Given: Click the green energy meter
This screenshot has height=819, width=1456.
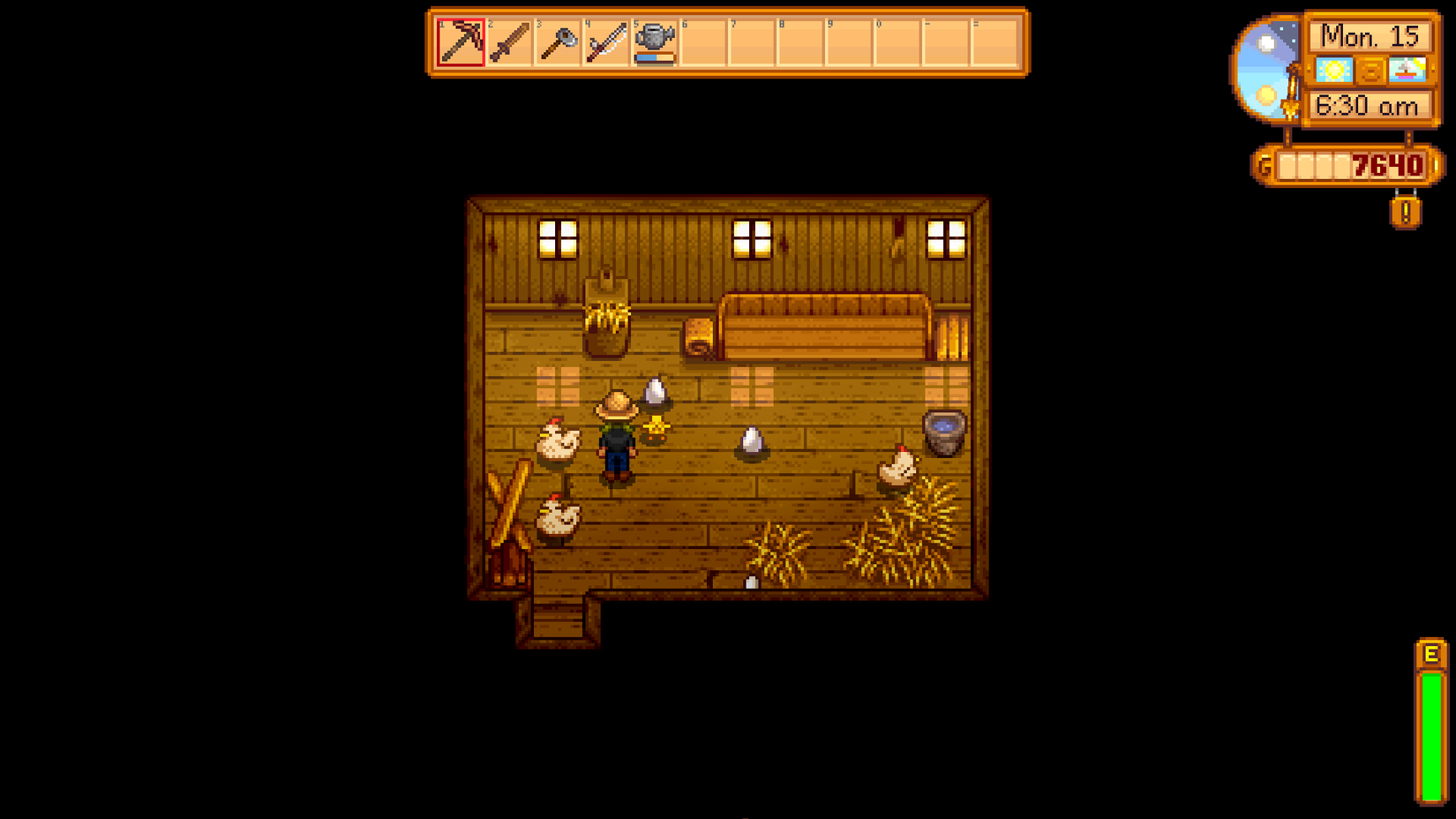Looking at the screenshot, I should click(1430, 733).
